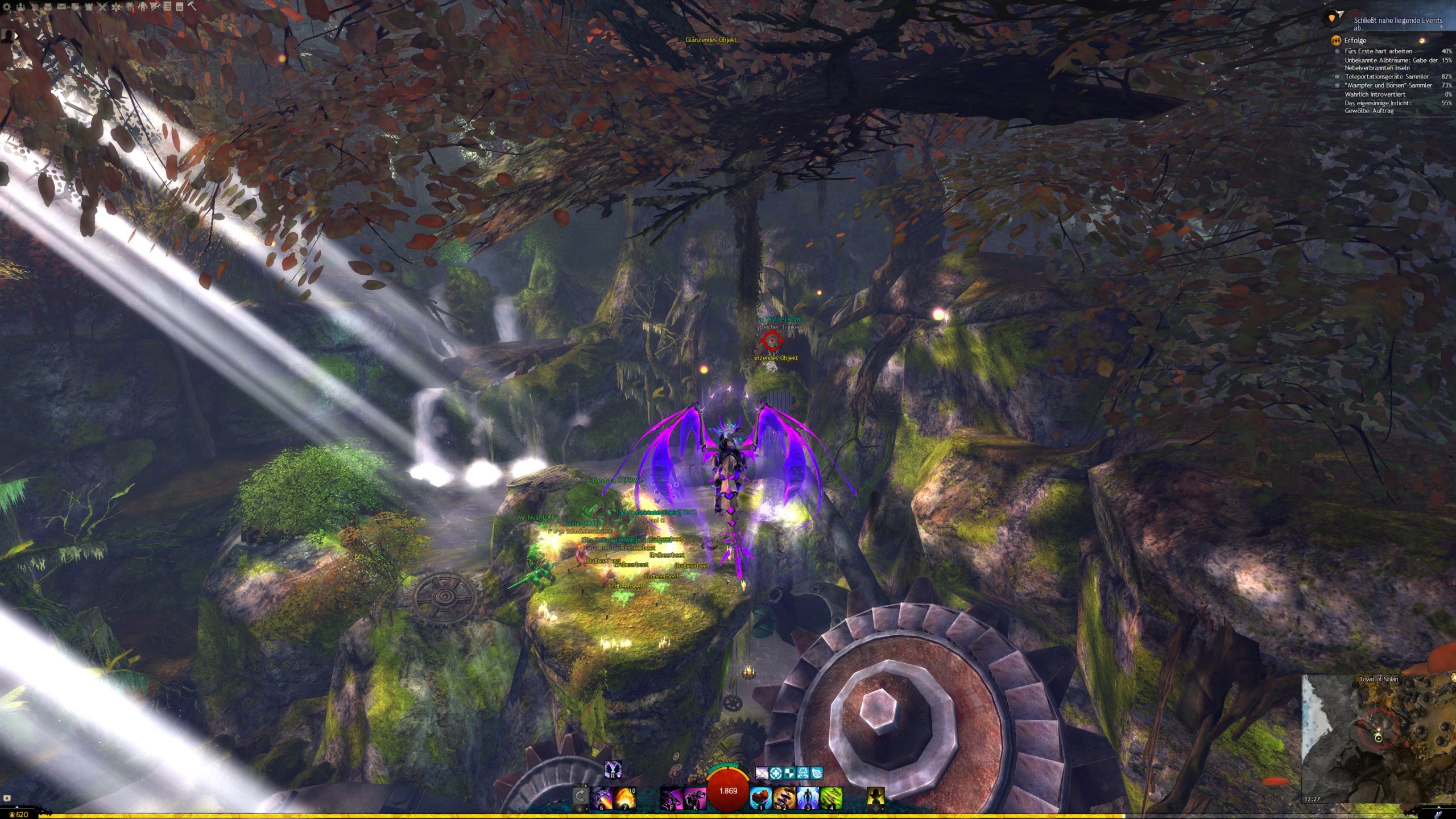Open the minimap

tap(1378, 738)
